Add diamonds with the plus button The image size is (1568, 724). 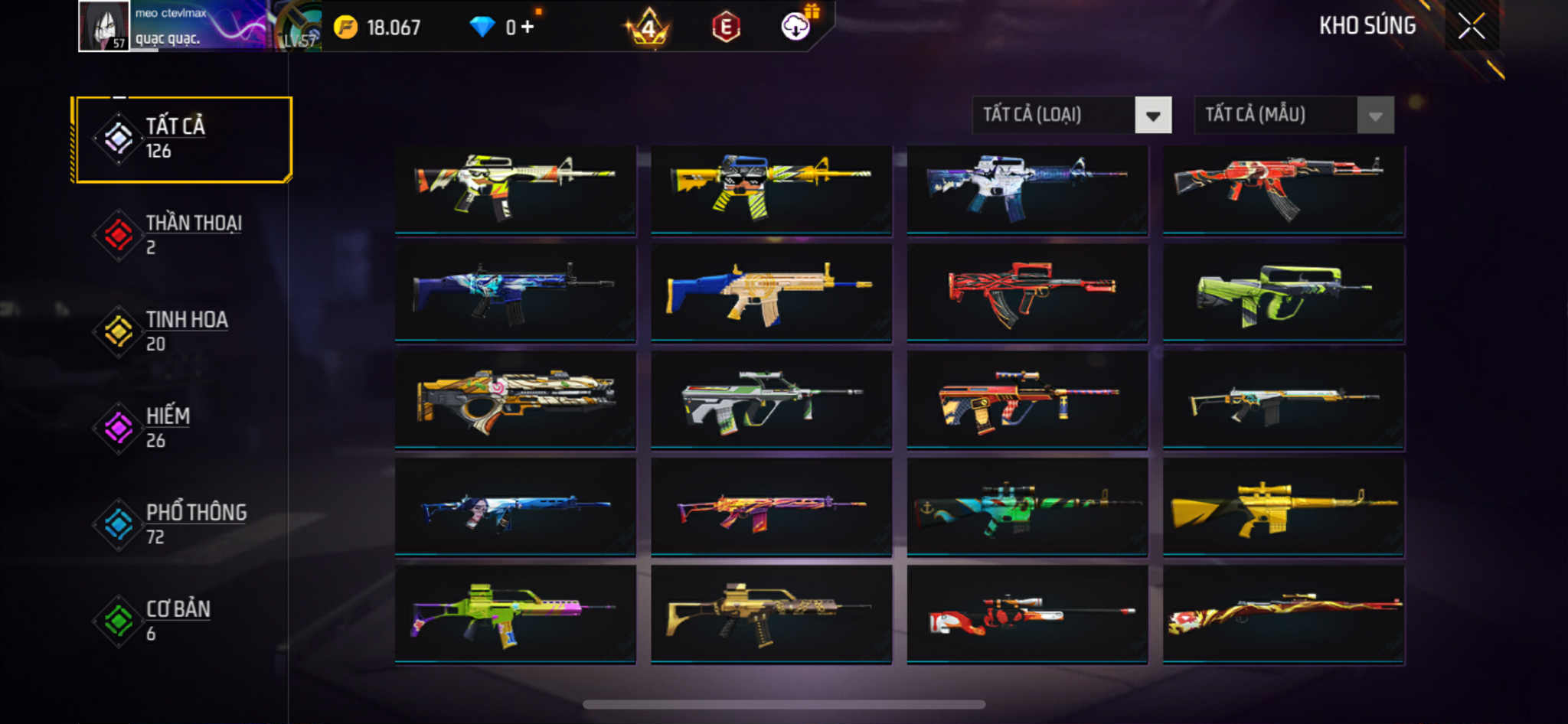point(528,28)
